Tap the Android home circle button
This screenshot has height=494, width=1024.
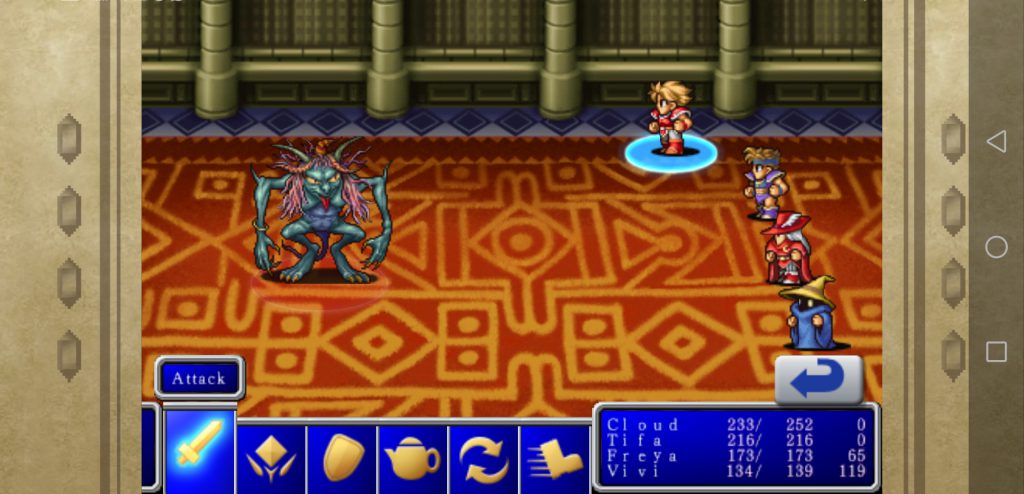pyautogui.click(x=996, y=247)
